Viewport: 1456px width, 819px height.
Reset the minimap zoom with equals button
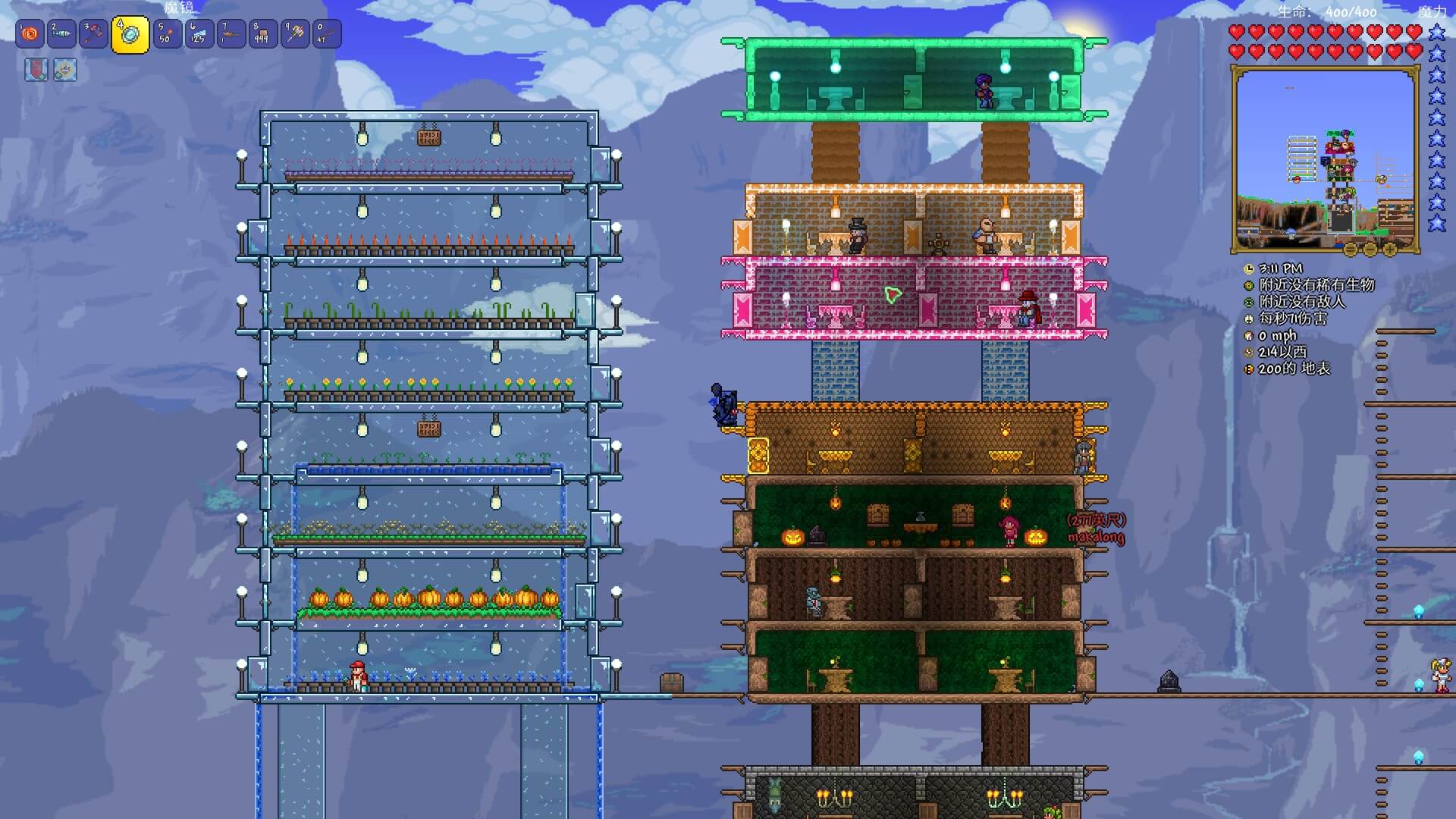point(1351,249)
